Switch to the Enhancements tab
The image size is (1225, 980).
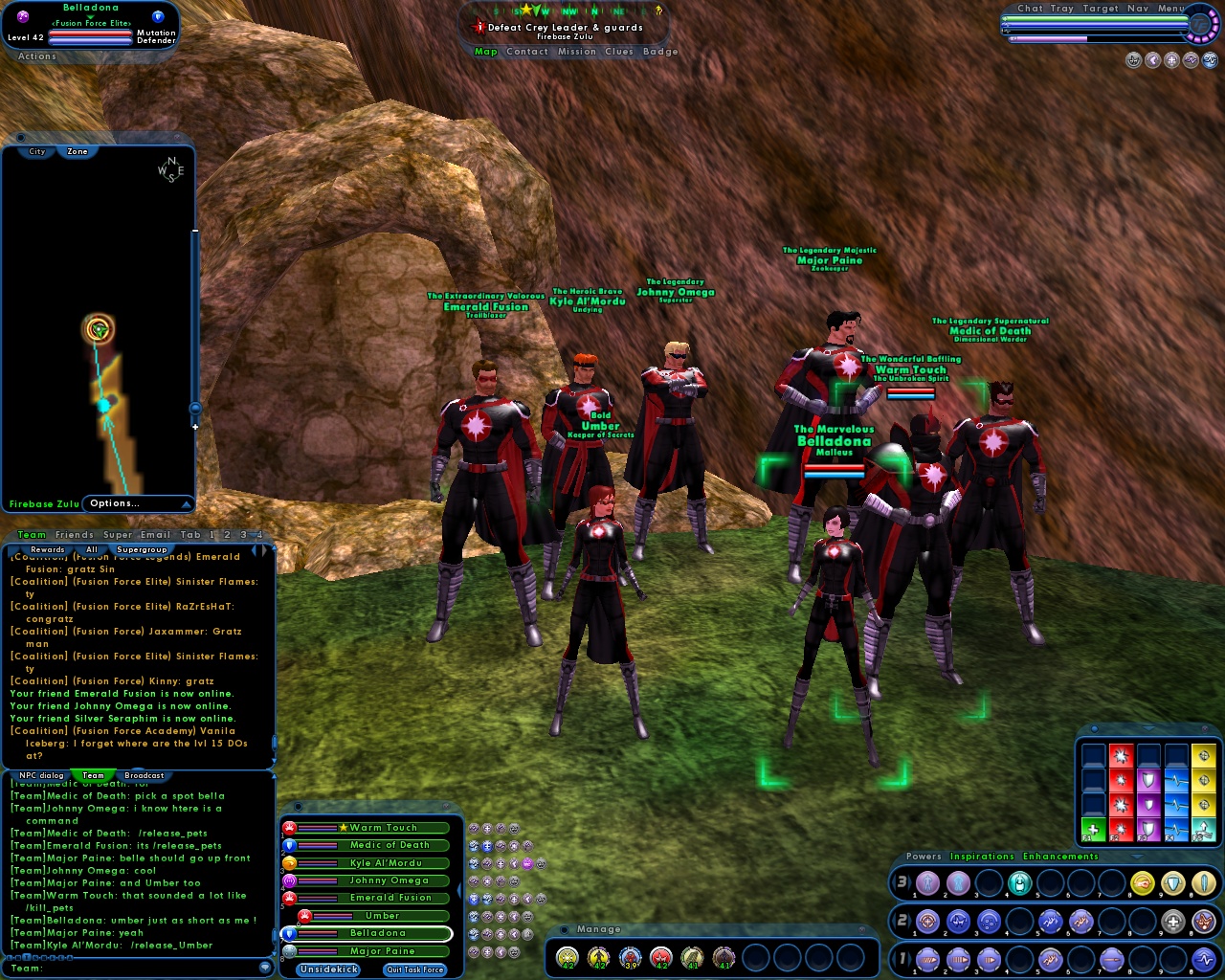tap(1060, 856)
